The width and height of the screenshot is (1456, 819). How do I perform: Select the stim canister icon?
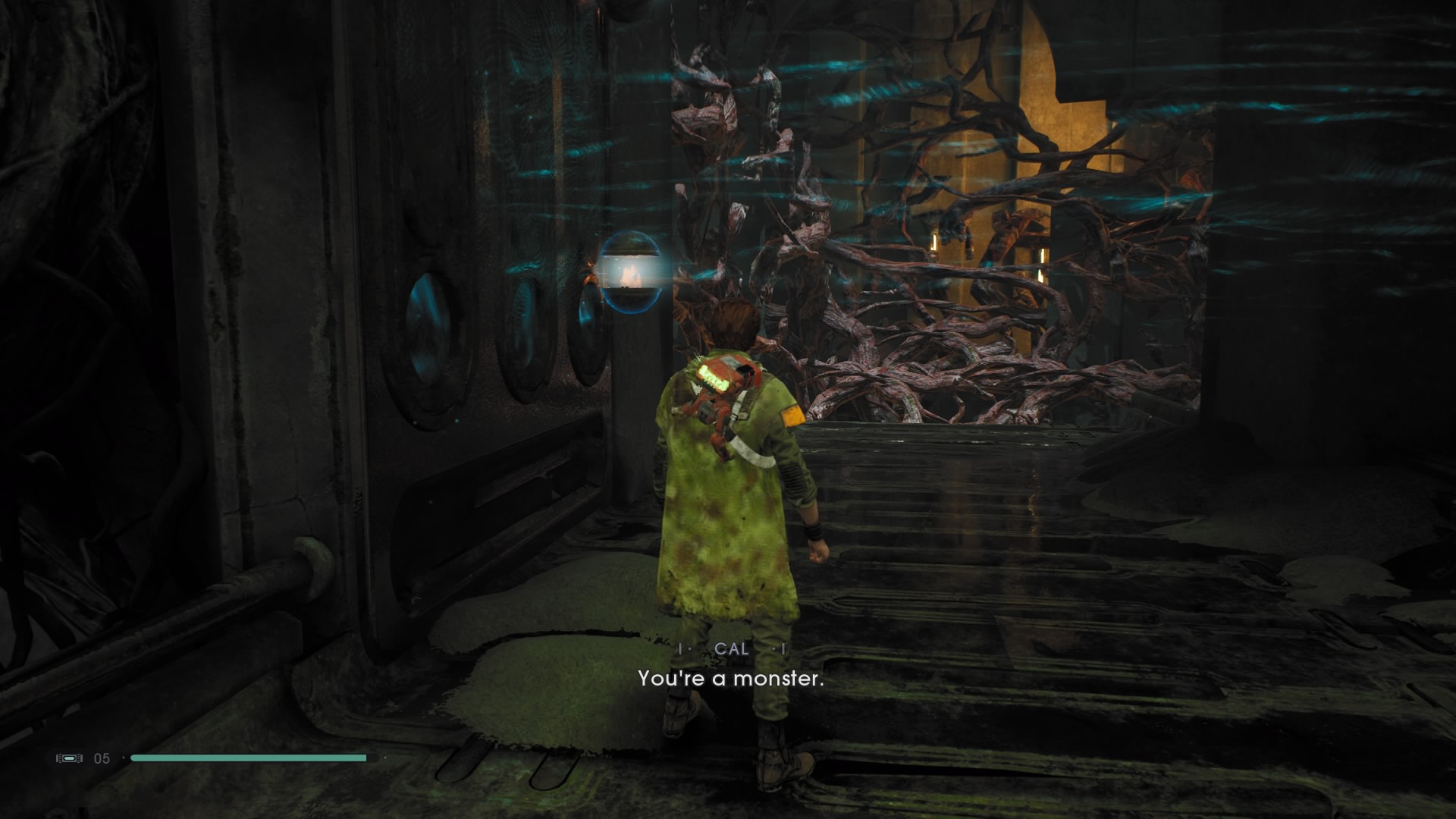coord(69,758)
